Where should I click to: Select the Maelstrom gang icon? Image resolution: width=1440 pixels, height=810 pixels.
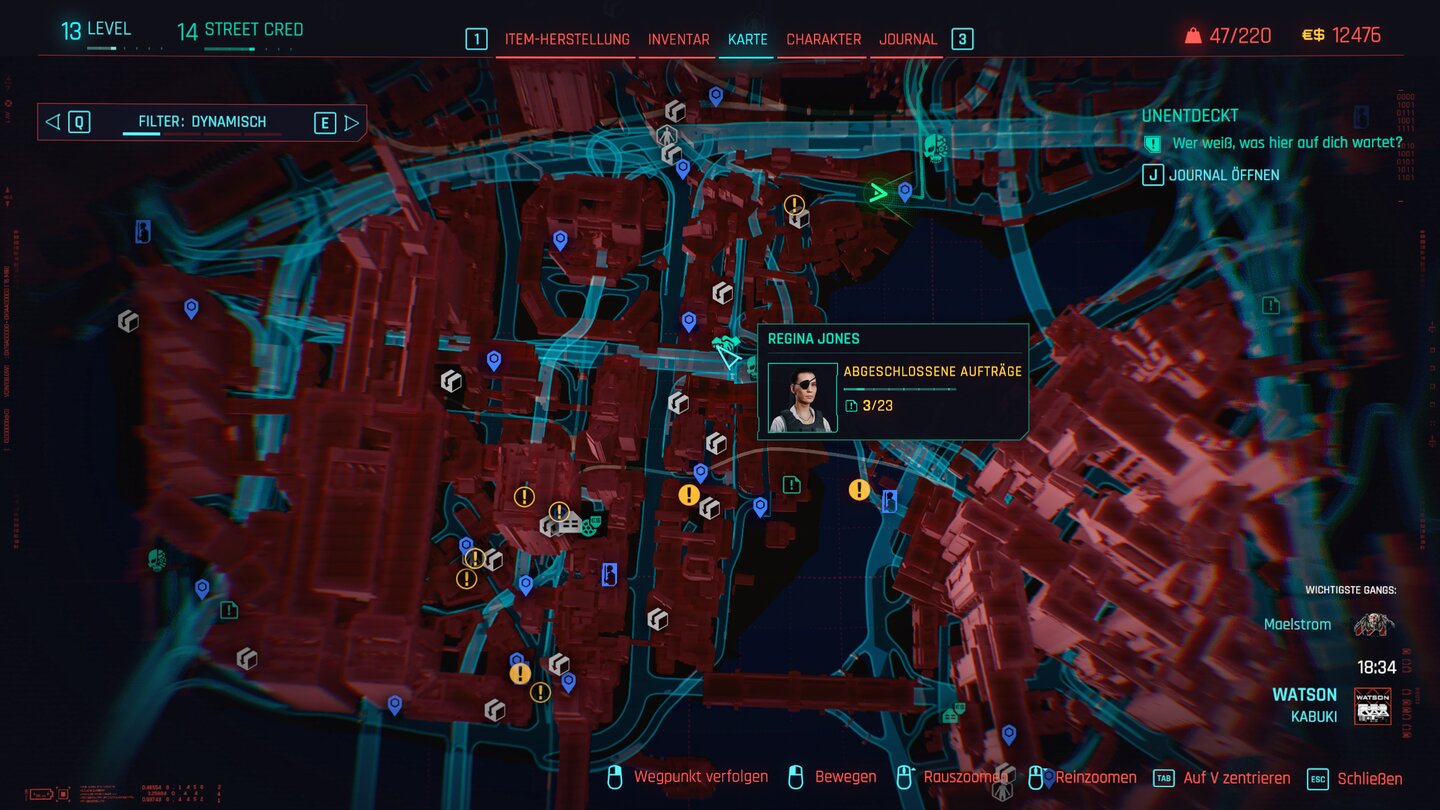coord(1375,624)
